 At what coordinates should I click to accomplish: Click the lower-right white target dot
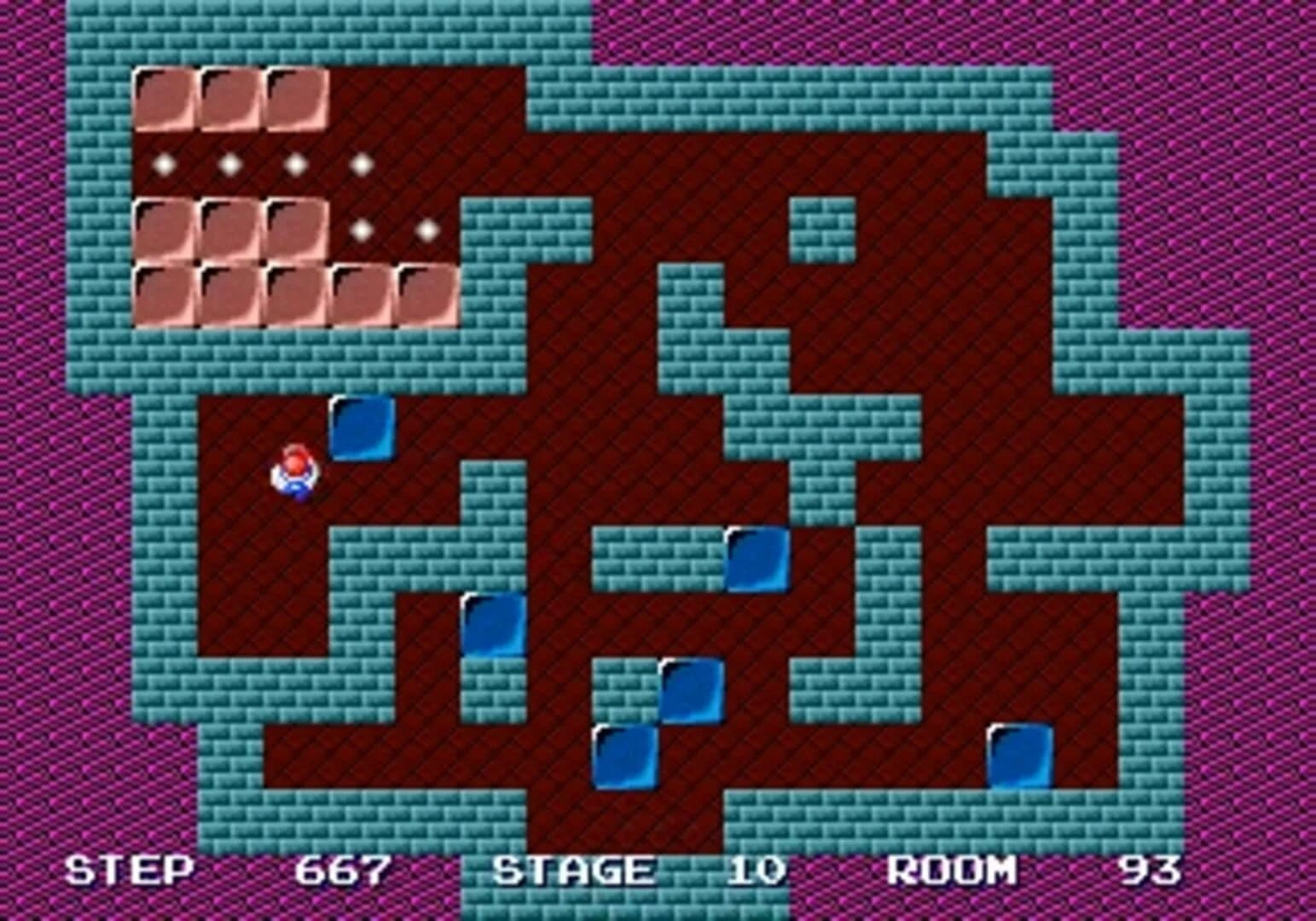pos(426,229)
